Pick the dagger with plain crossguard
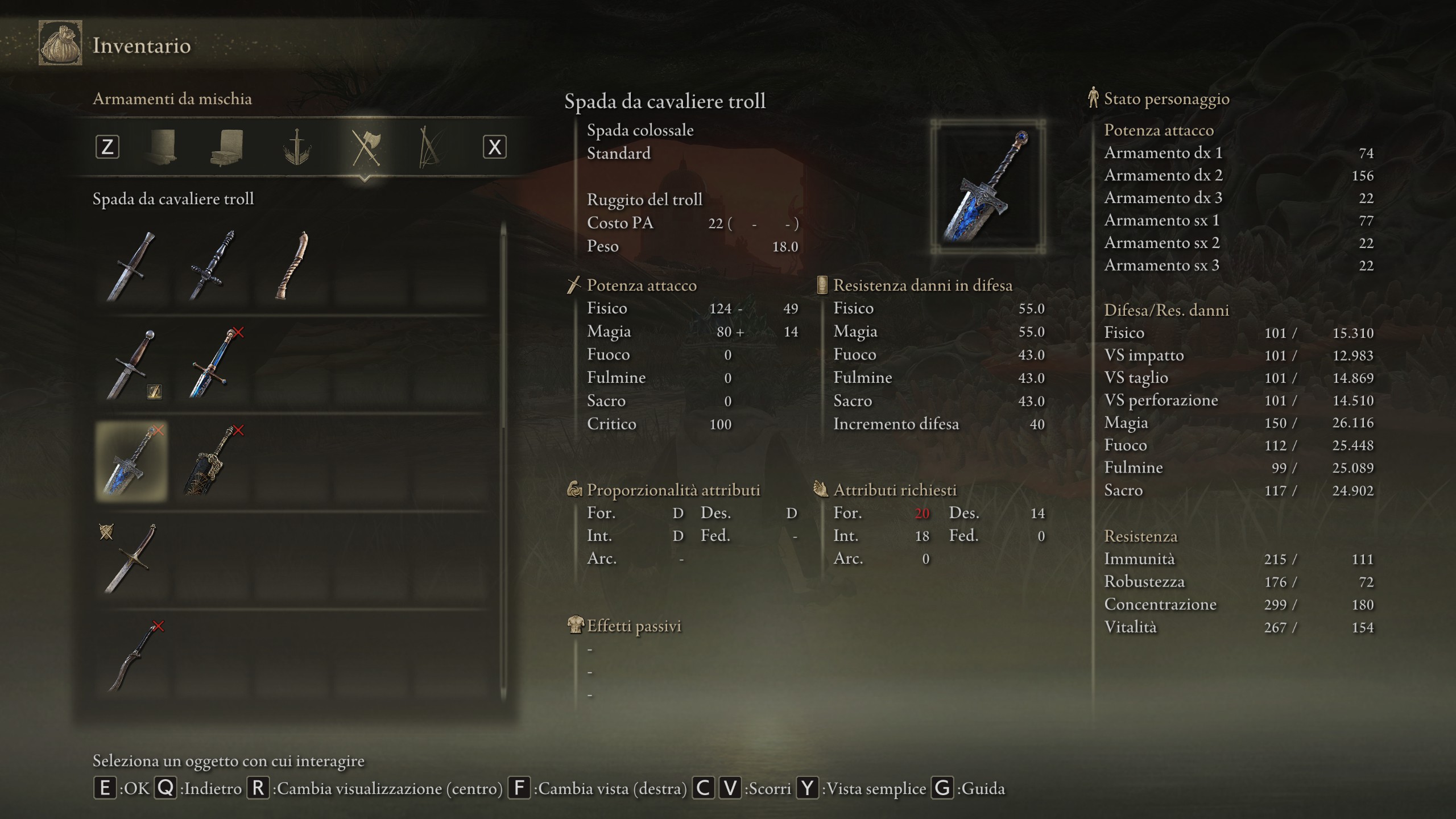Screen dimensions: 1456x819 click(131, 266)
